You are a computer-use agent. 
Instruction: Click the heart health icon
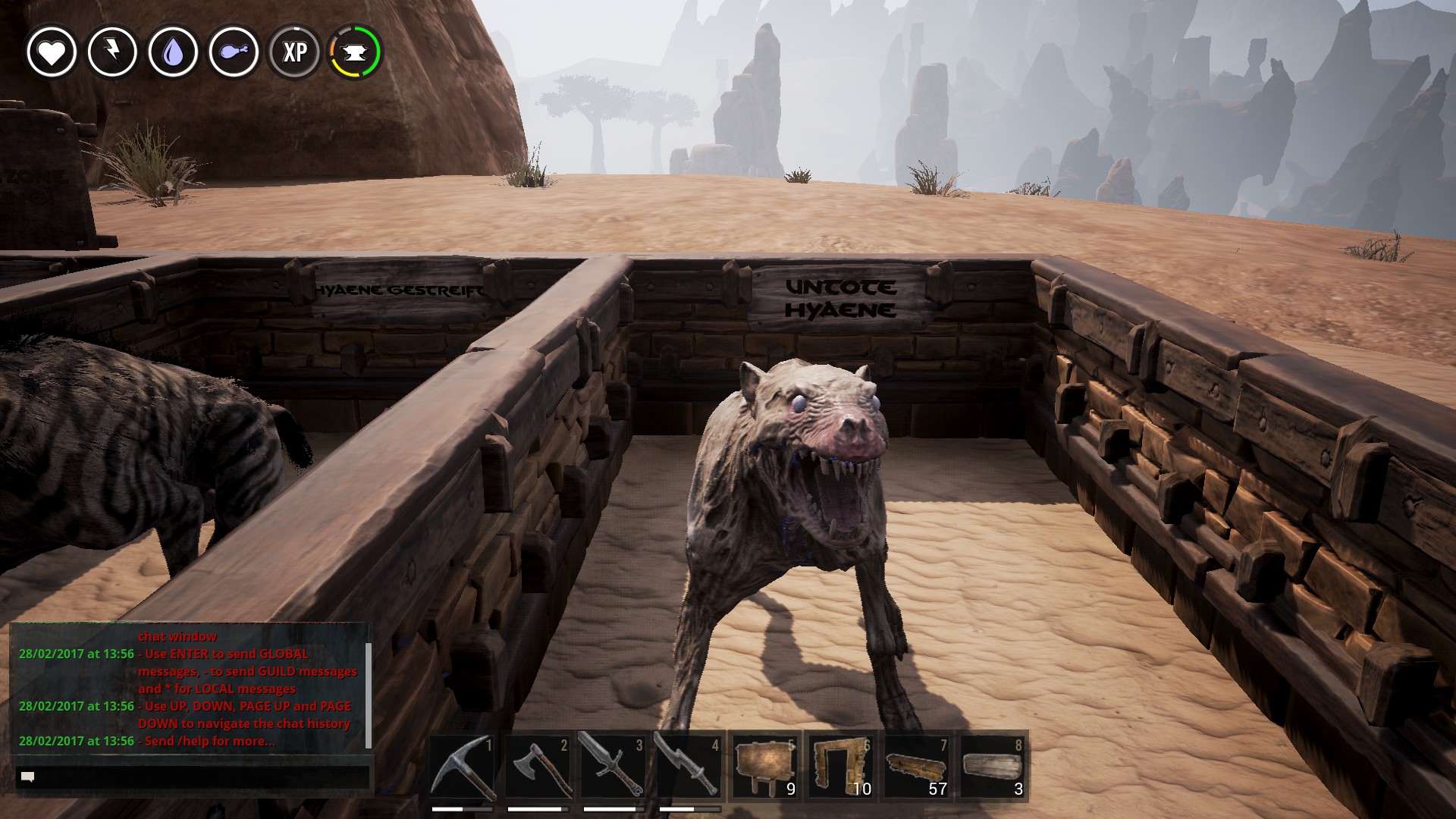pos(52,52)
